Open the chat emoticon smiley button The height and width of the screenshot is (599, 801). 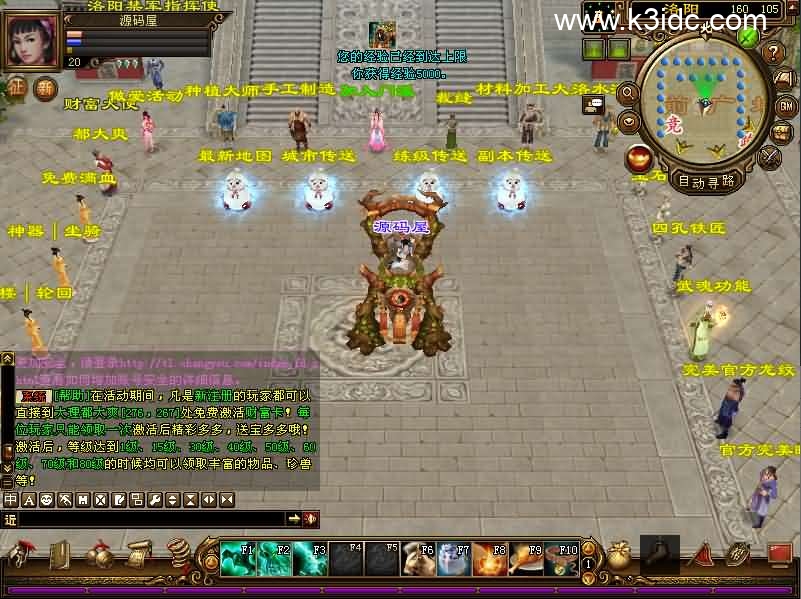[x=46, y=499]
